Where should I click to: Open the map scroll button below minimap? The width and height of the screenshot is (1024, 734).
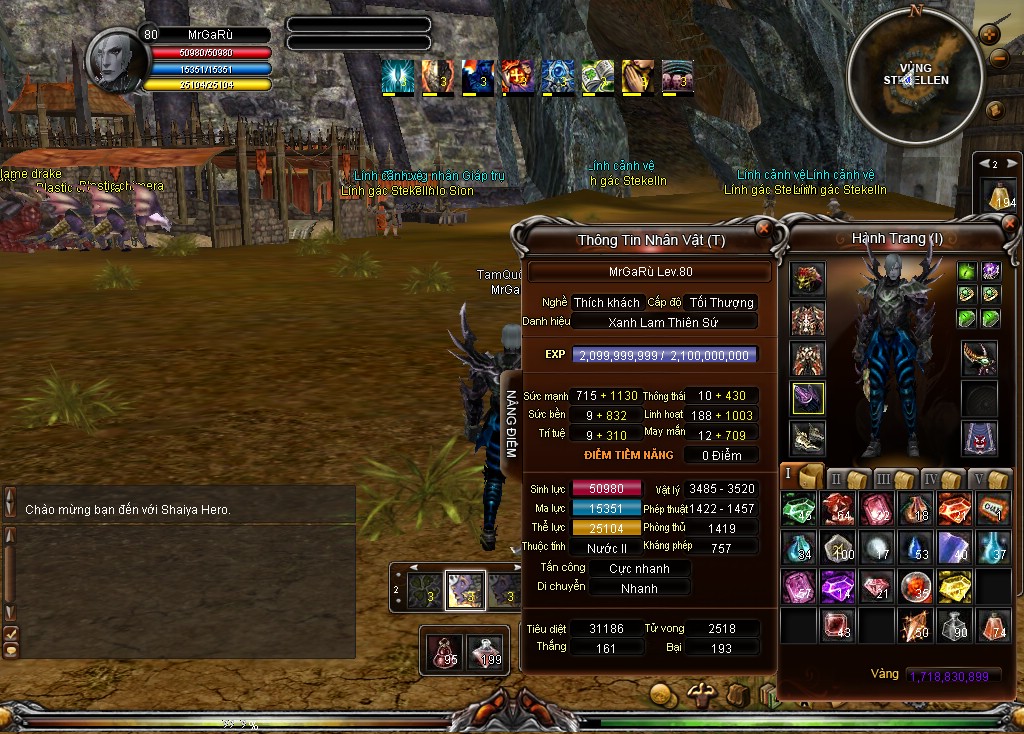995,110
